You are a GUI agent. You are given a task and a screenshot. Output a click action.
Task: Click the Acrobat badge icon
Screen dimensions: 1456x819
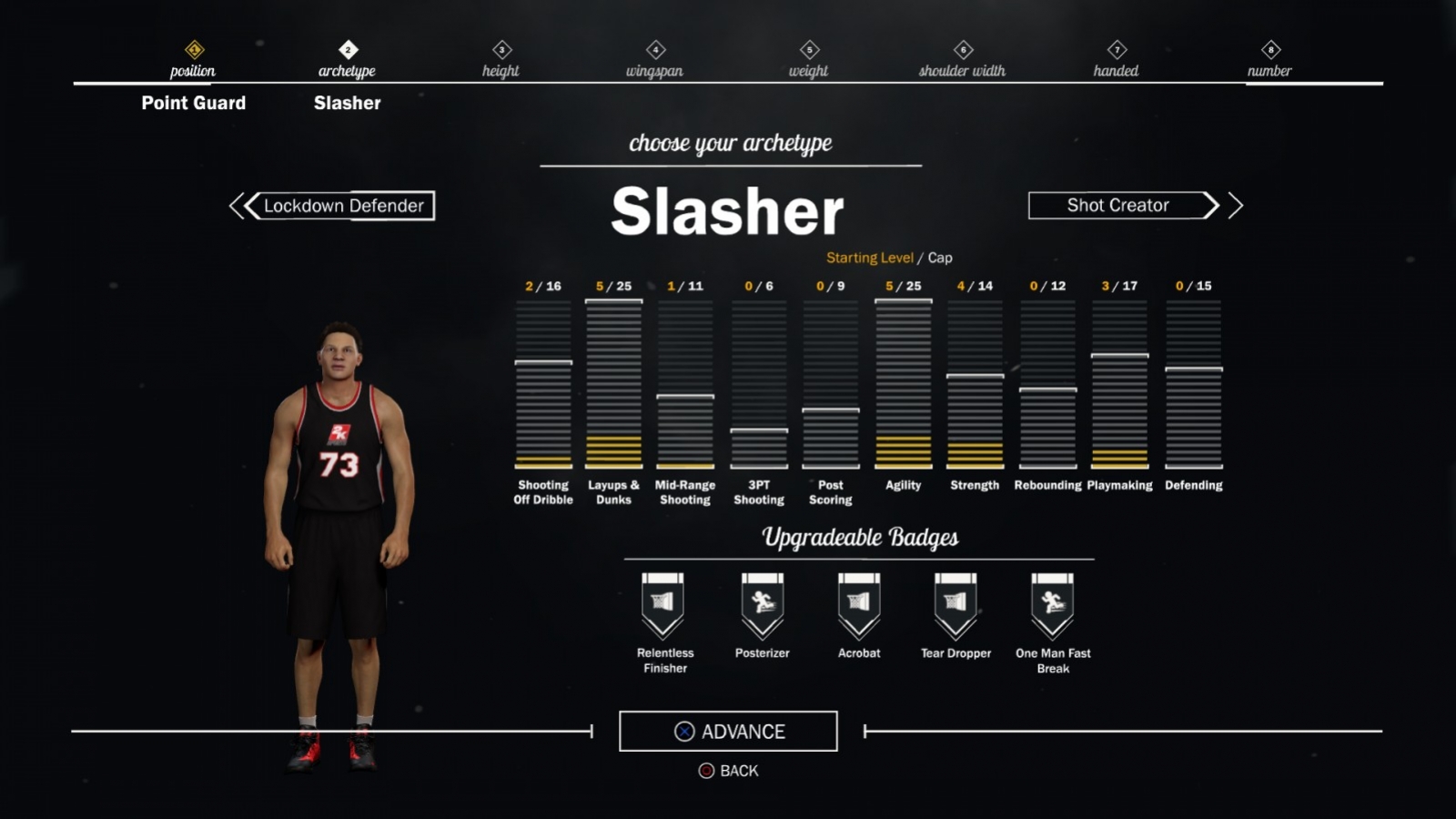[858, 602]
